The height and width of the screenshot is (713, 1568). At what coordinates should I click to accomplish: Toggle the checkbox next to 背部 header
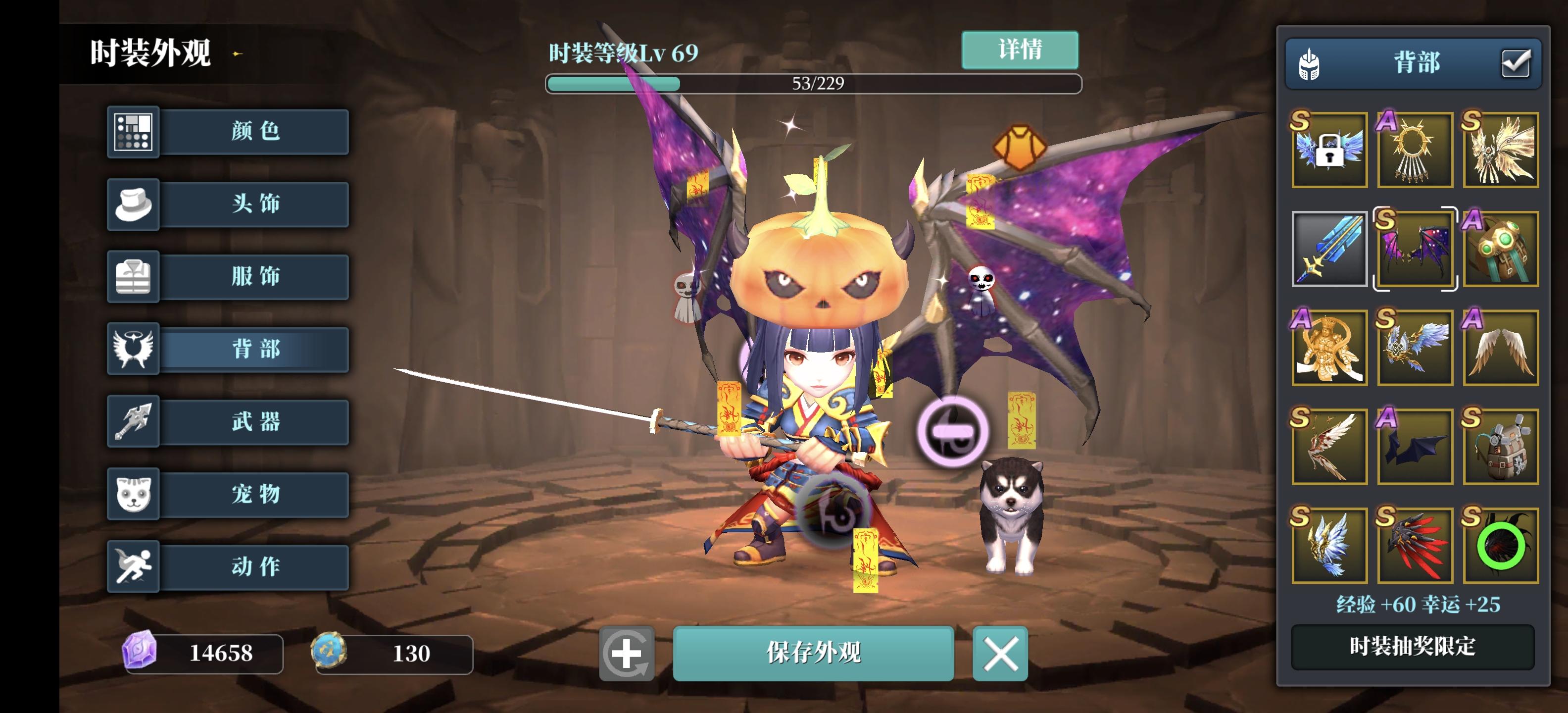tap(1516, 63)
